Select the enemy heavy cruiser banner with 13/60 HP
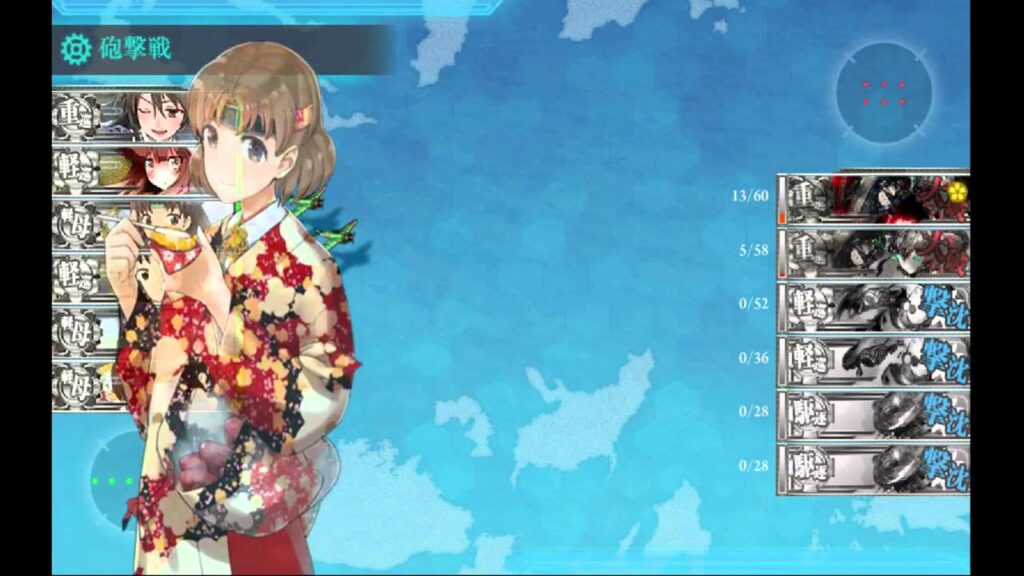This screenshot has width=1024, height=576. [873, 199]
